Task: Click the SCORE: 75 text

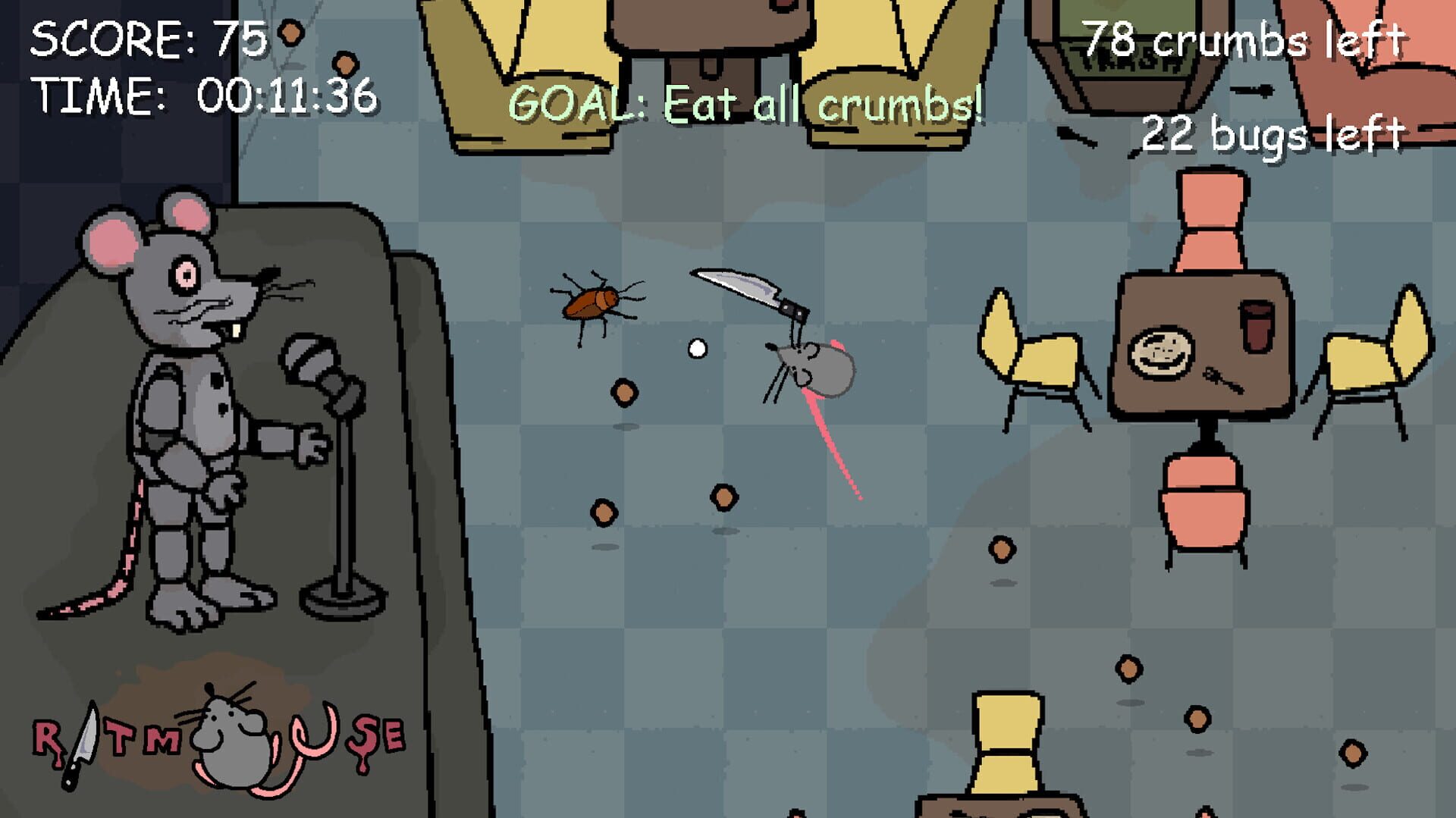Action: pos(148,38)
